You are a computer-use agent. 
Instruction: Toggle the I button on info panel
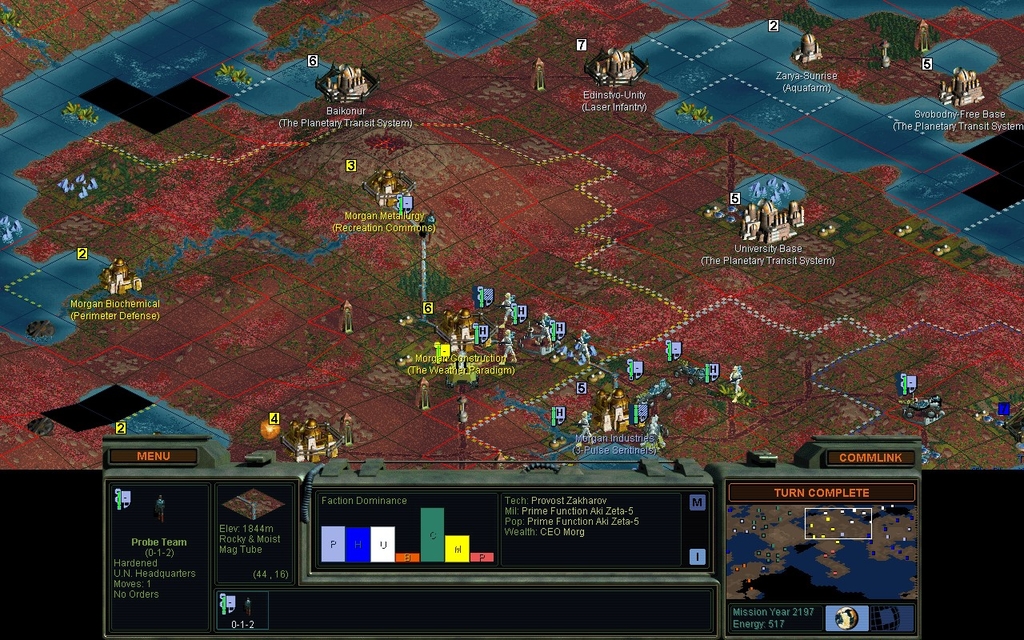pyautogui.click(x=697, y=557)
